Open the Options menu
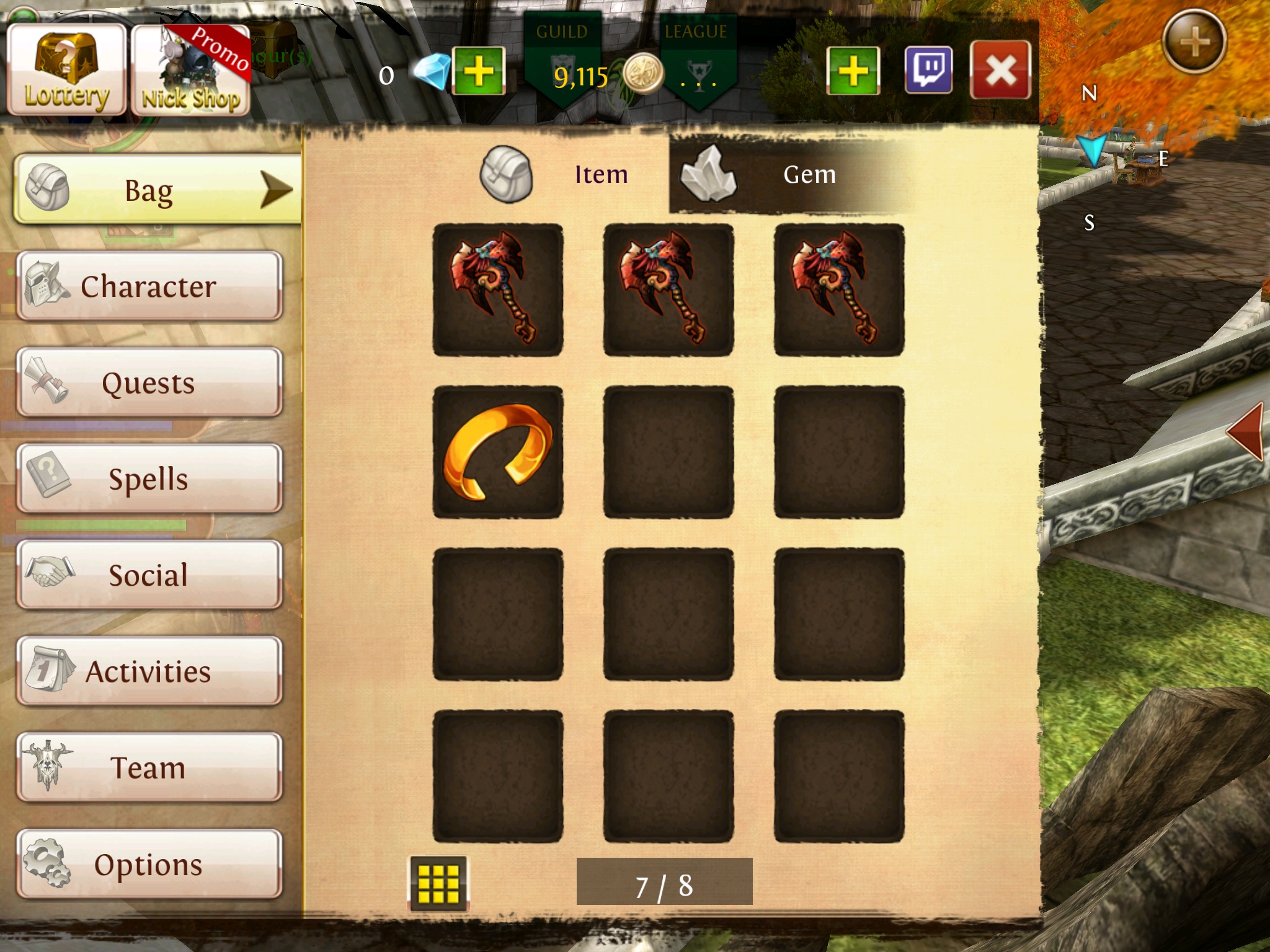The height and width of the screenshot is (952, 1270). (x=149, y=864)
